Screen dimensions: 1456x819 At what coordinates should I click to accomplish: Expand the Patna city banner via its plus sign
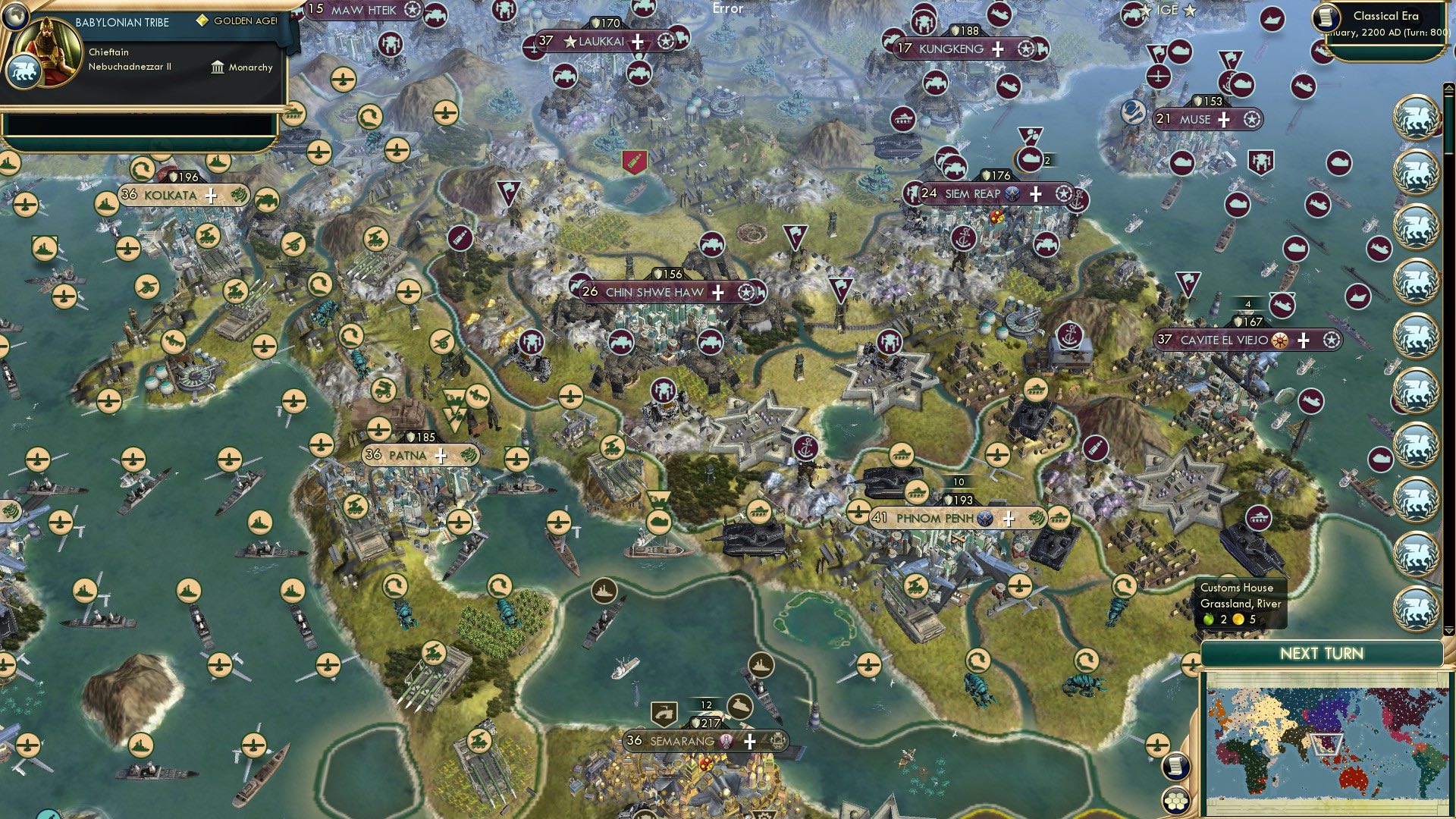(441, 456)
